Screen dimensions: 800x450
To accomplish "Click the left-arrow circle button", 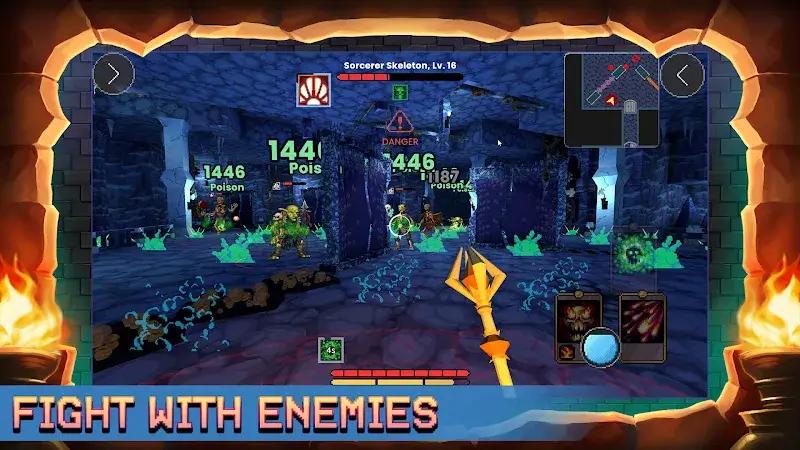I will coord(684,74).
